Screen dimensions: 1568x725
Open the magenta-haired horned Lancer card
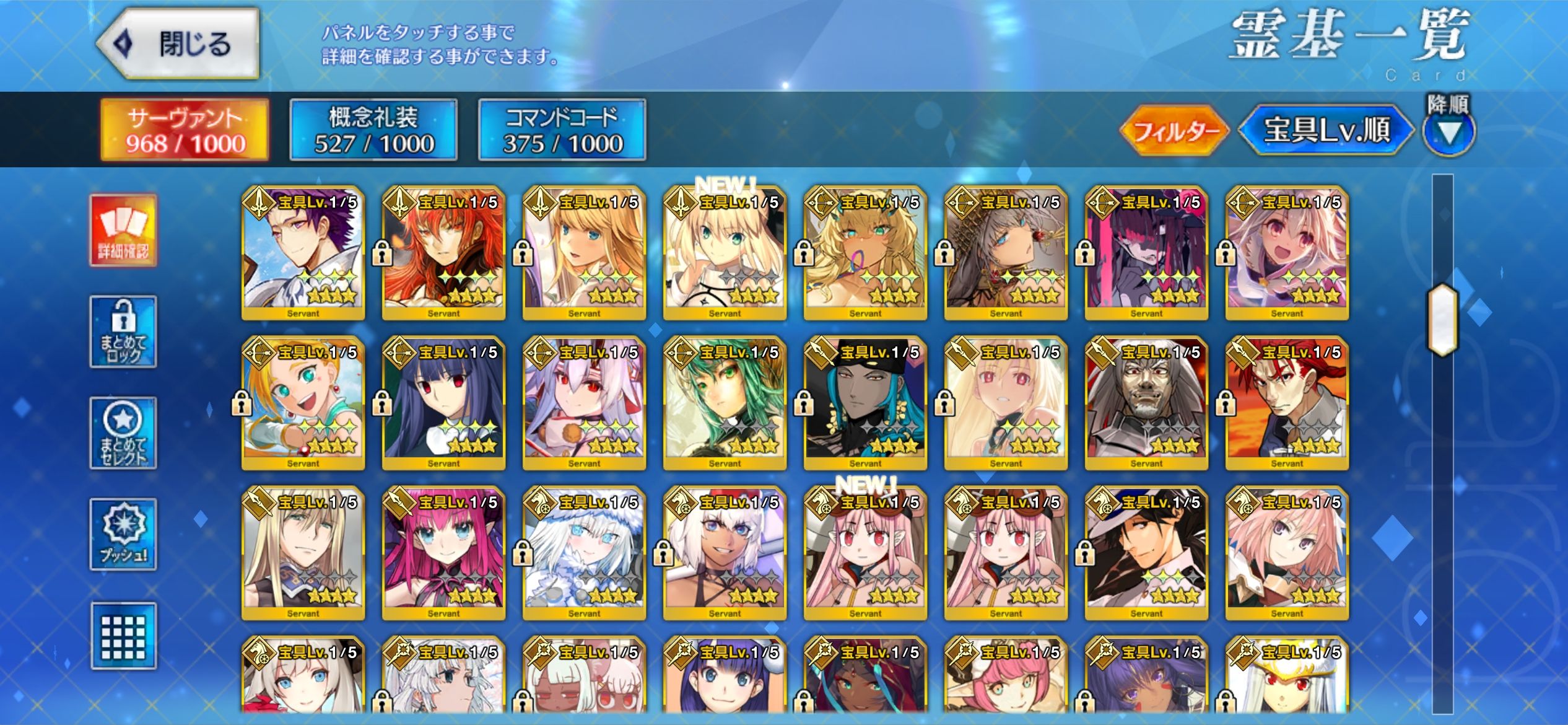pyautogui.click(x=443, y=554)
